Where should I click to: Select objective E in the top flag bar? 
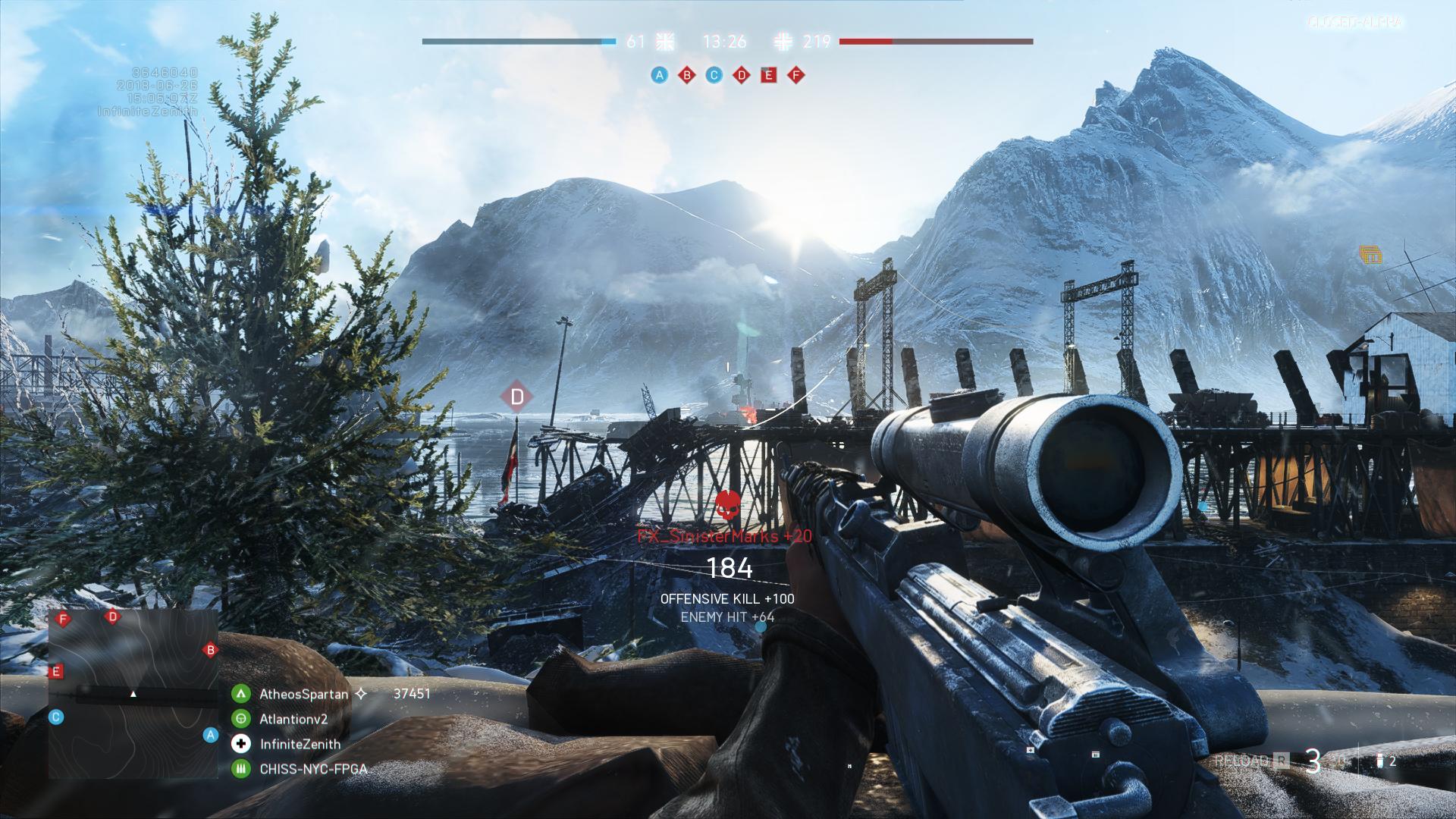coord(769,75)
